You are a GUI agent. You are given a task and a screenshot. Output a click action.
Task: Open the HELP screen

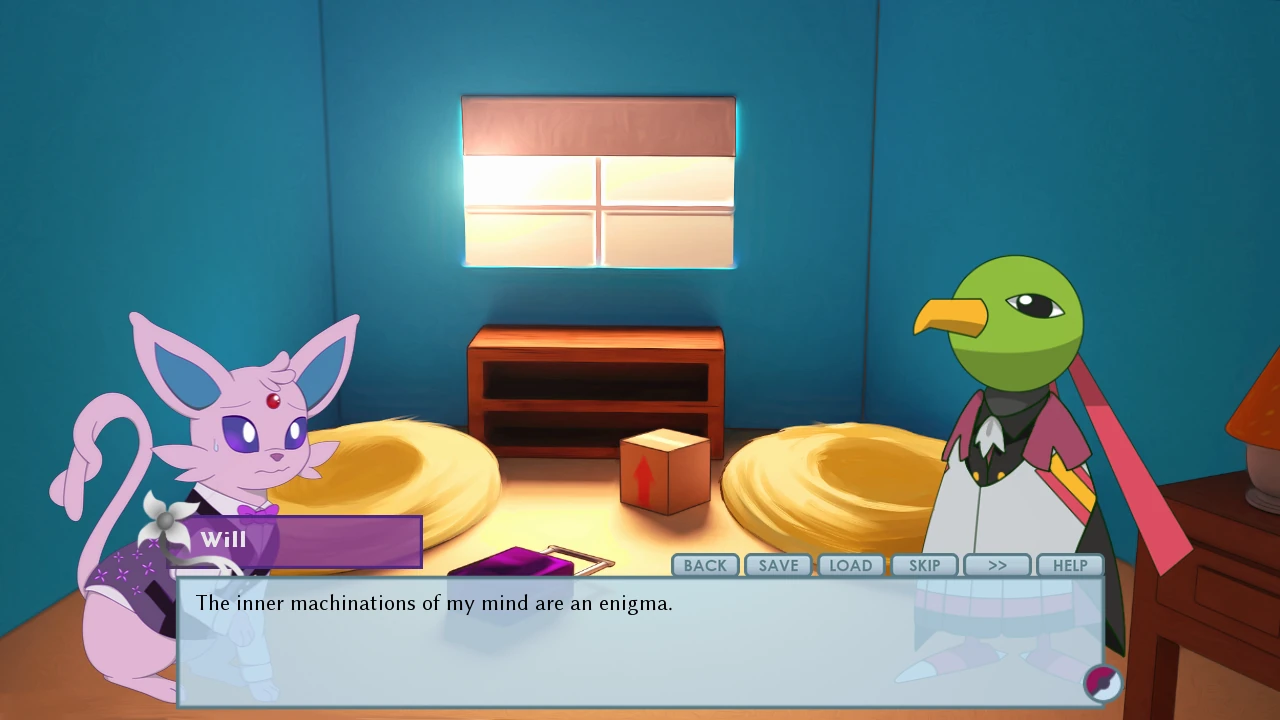[x=1070, y=565]
